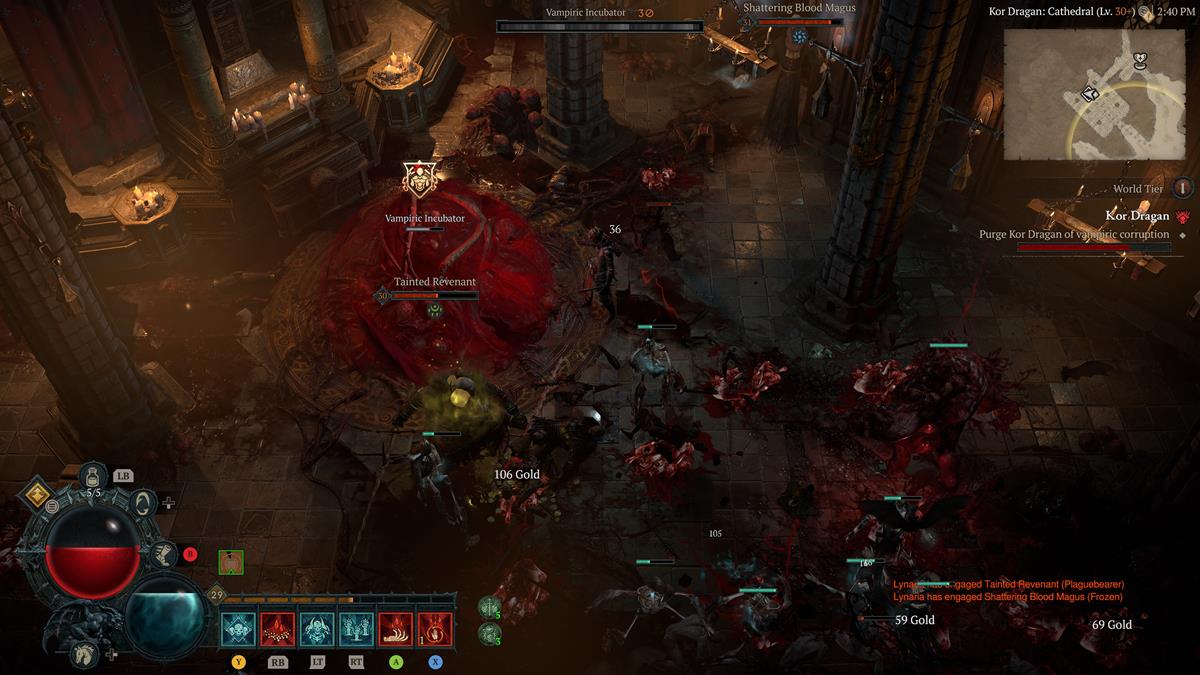Inspect the green-bordered buff icon
The image size is (1200, 675).
click(x=231, y=563)
